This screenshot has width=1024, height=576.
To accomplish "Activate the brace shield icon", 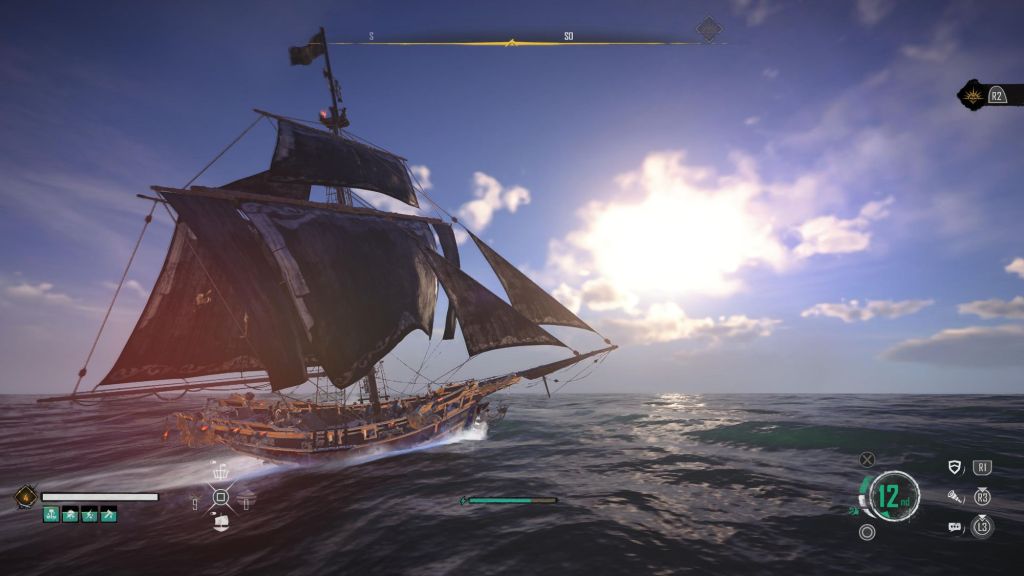I will pos(955,467).
